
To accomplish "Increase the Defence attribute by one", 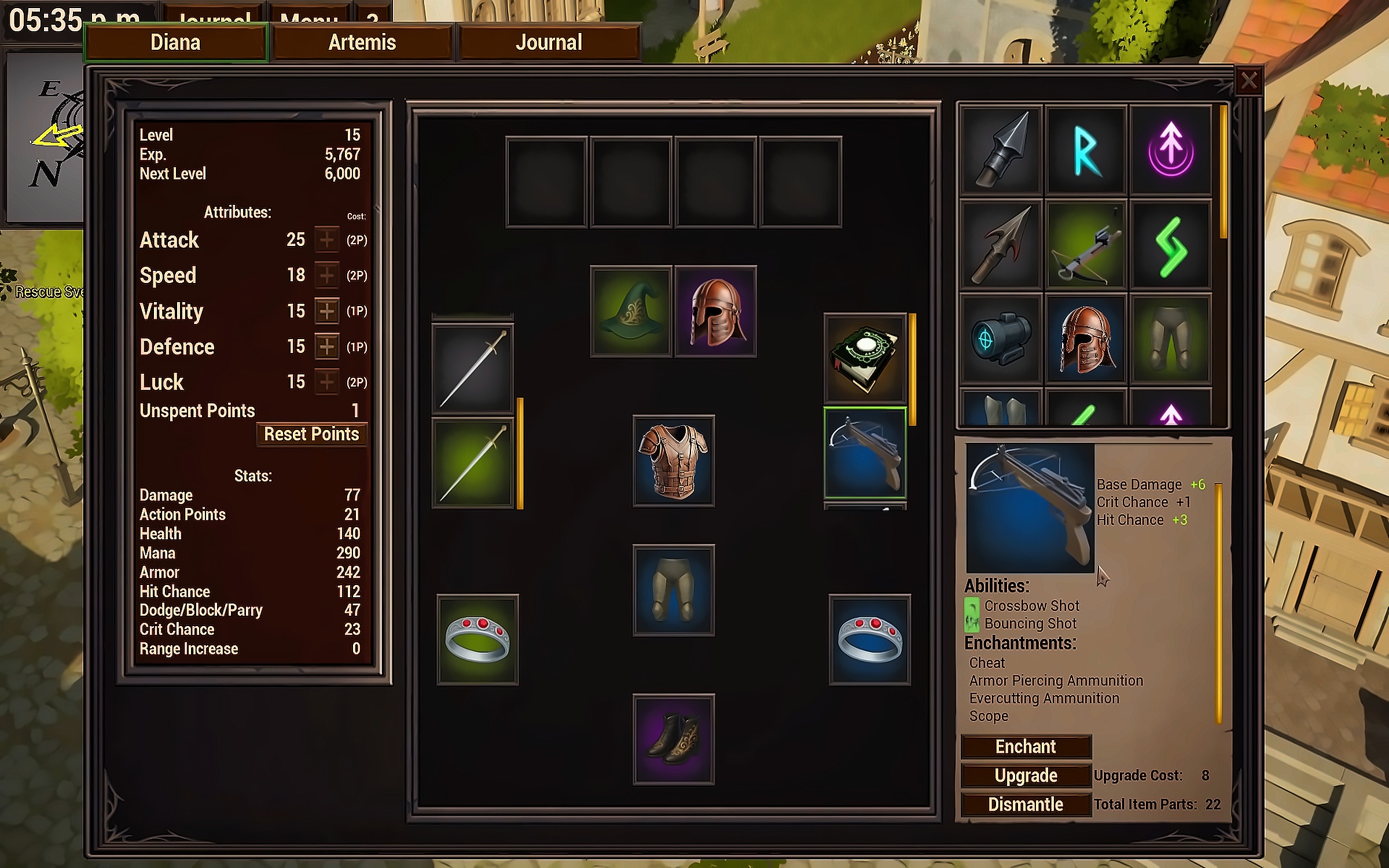I will point(327,347).
